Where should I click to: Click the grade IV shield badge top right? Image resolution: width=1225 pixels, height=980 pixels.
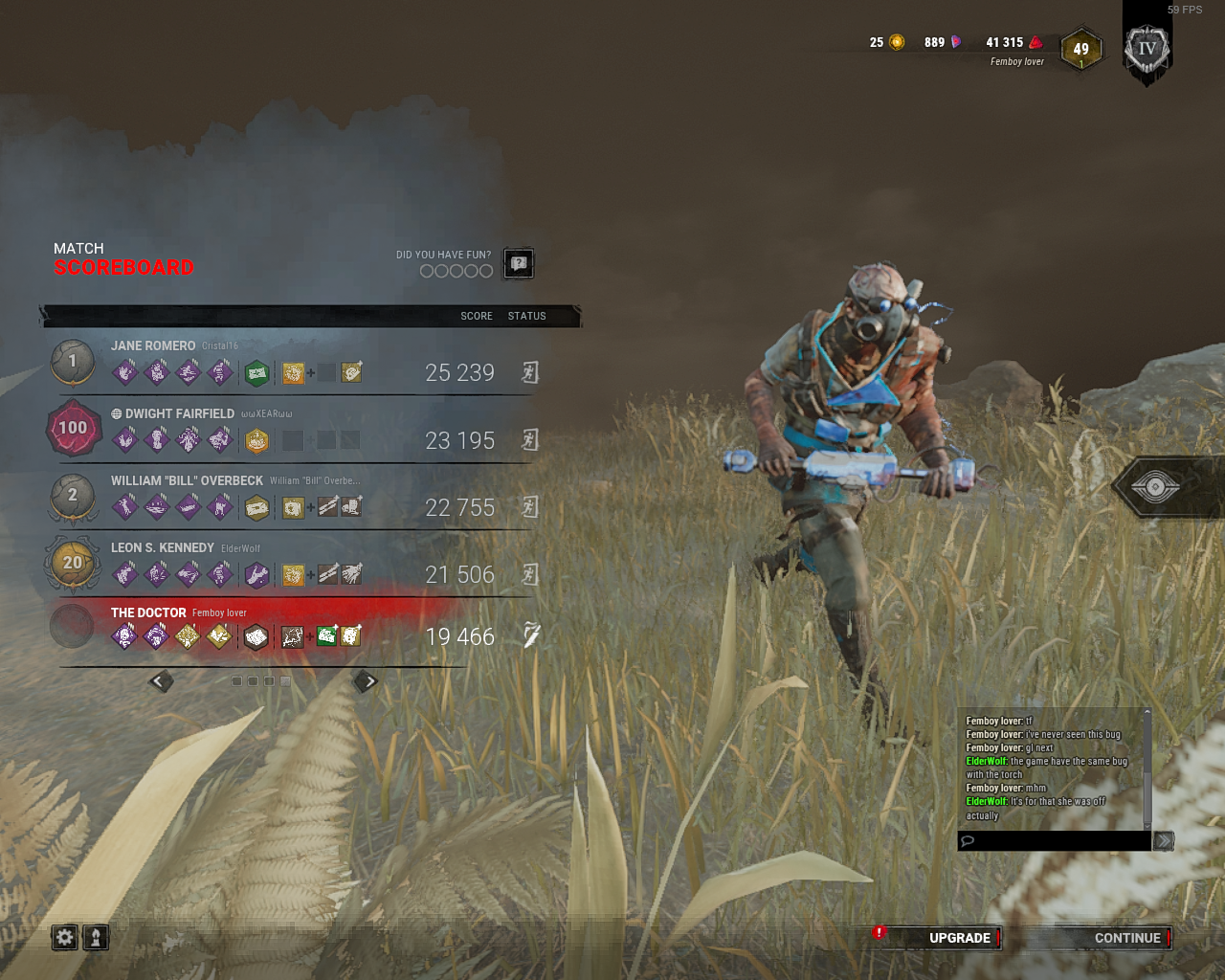coord(1145,48)
